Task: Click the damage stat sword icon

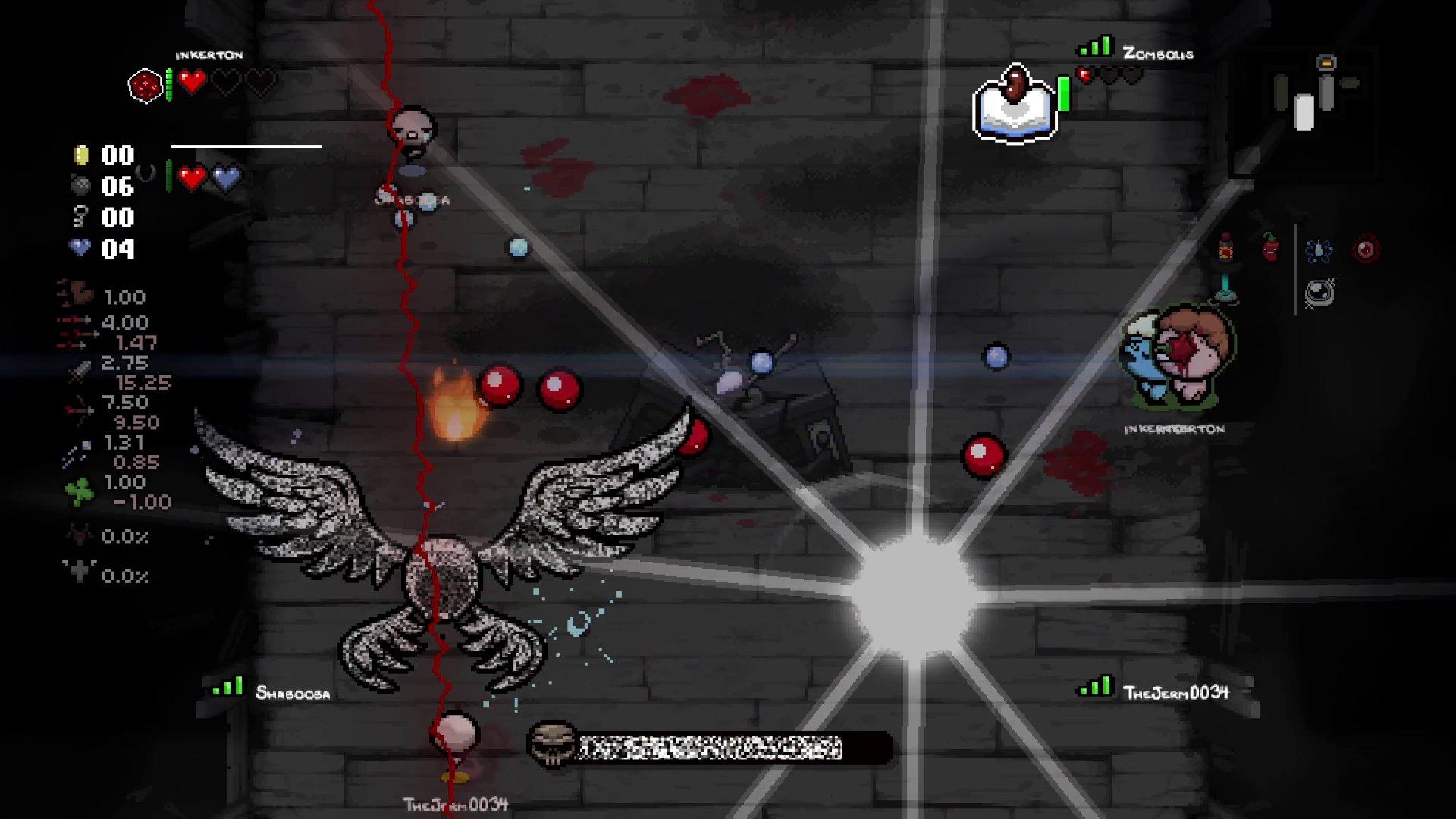Action: tap(79, 372)
